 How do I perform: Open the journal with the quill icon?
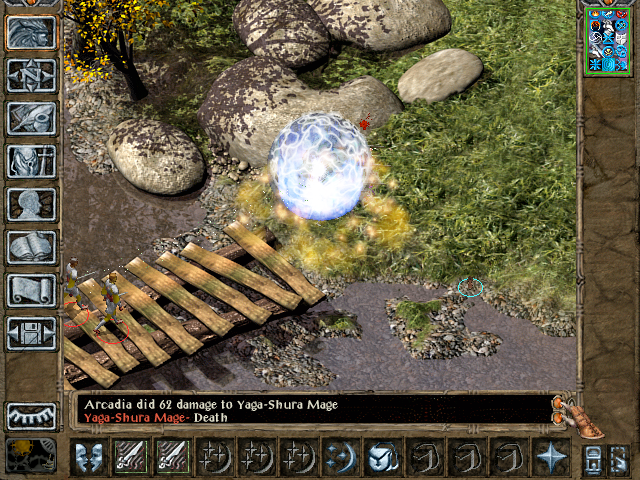coord(31,118)
